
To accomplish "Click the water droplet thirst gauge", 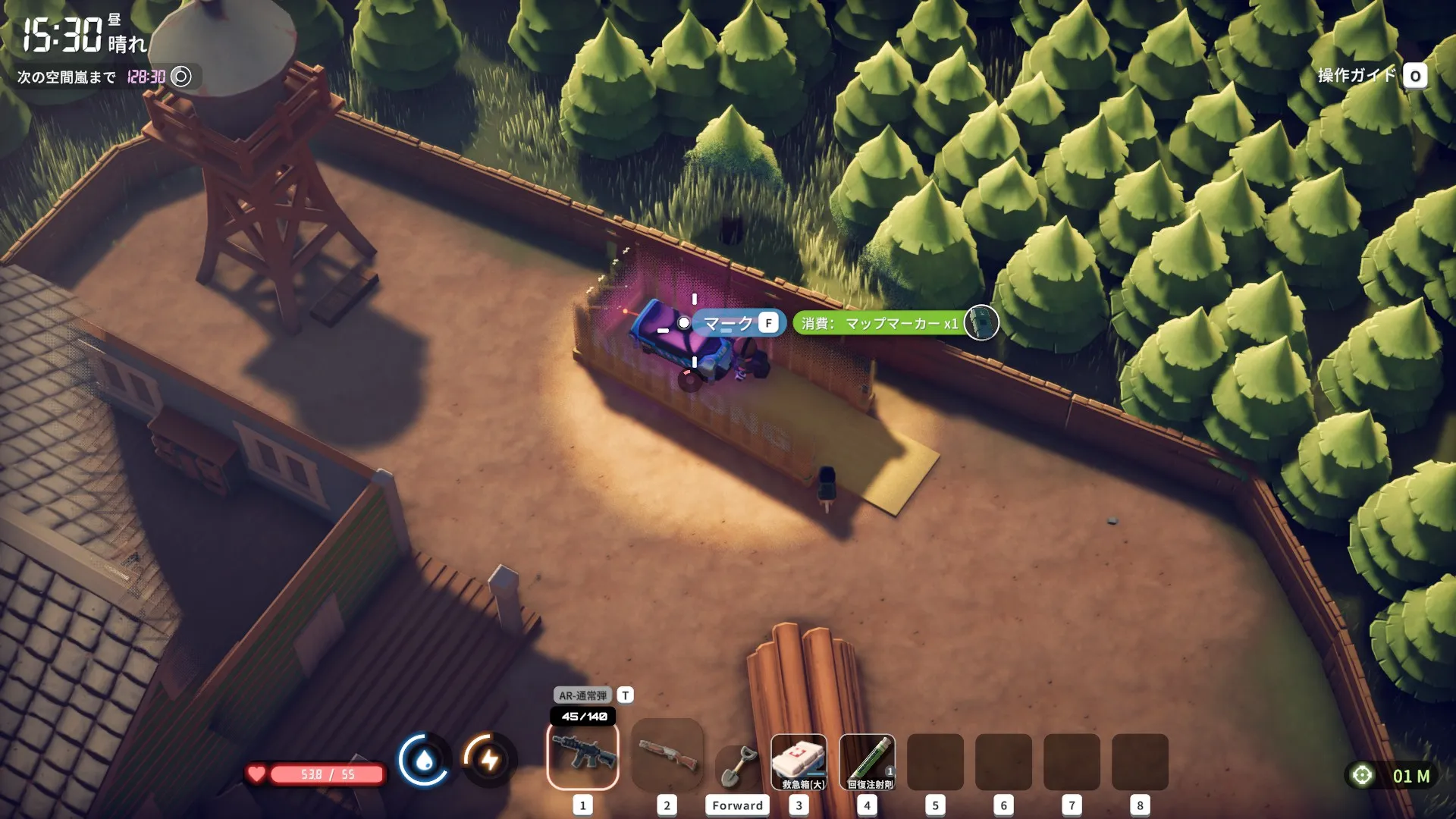I will (424, 759).
